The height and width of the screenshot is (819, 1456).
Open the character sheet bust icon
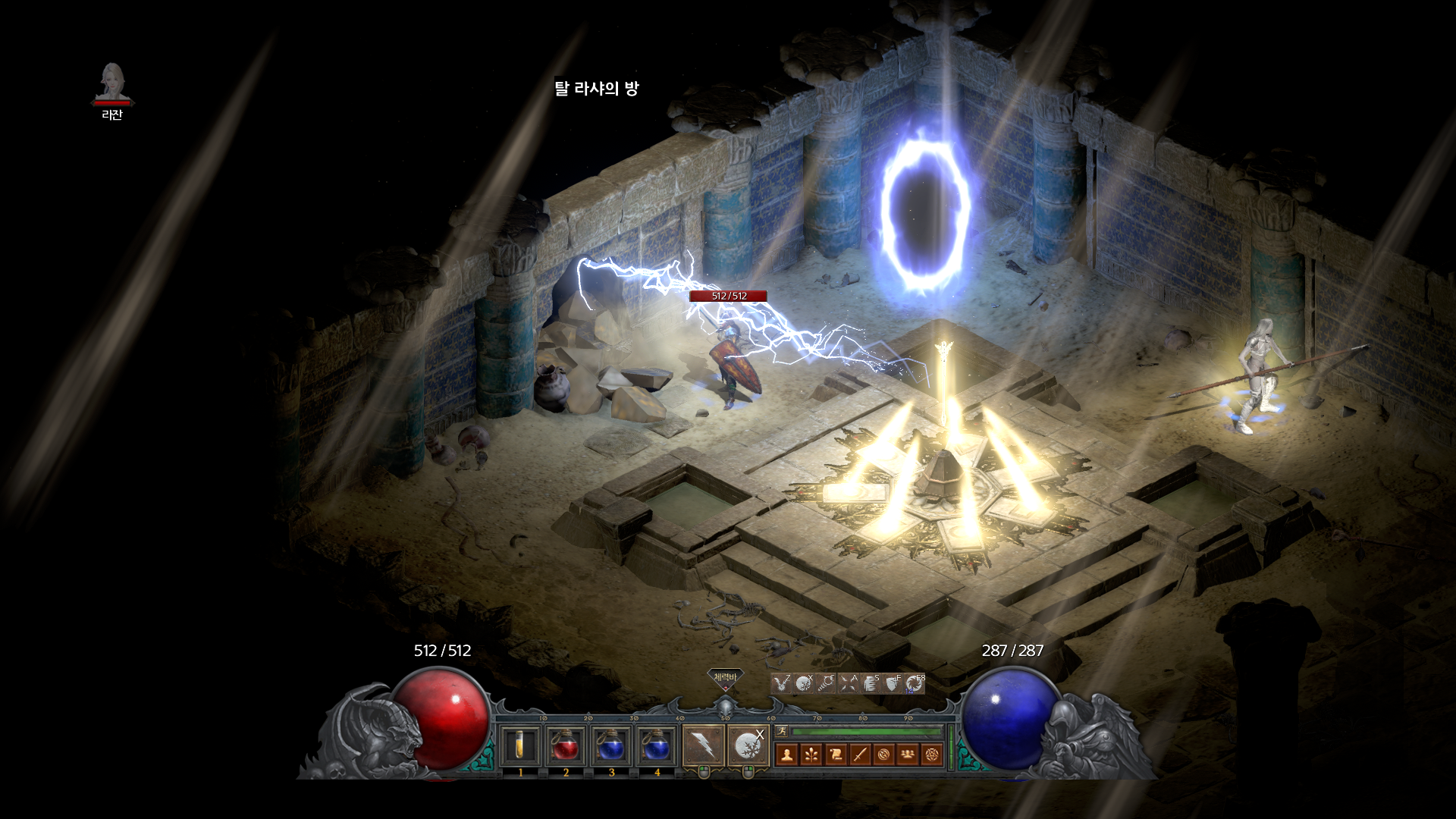[787, 755]
